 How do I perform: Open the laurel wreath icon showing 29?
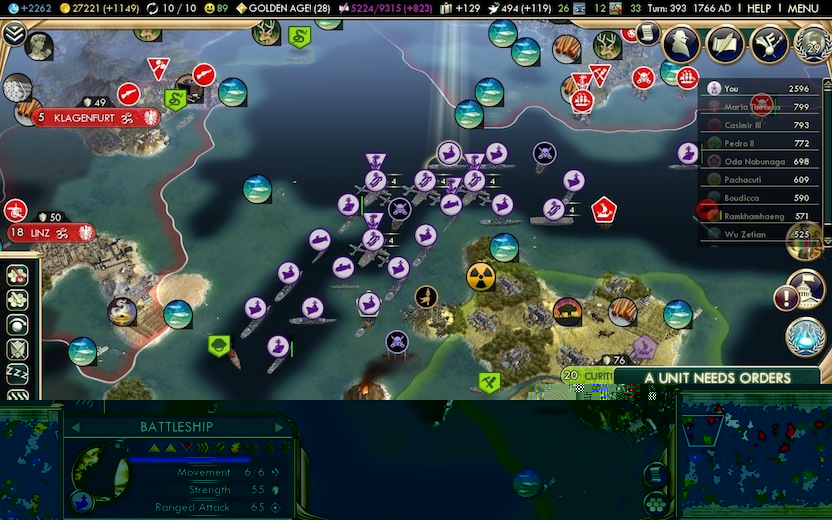tap(811, 43)
